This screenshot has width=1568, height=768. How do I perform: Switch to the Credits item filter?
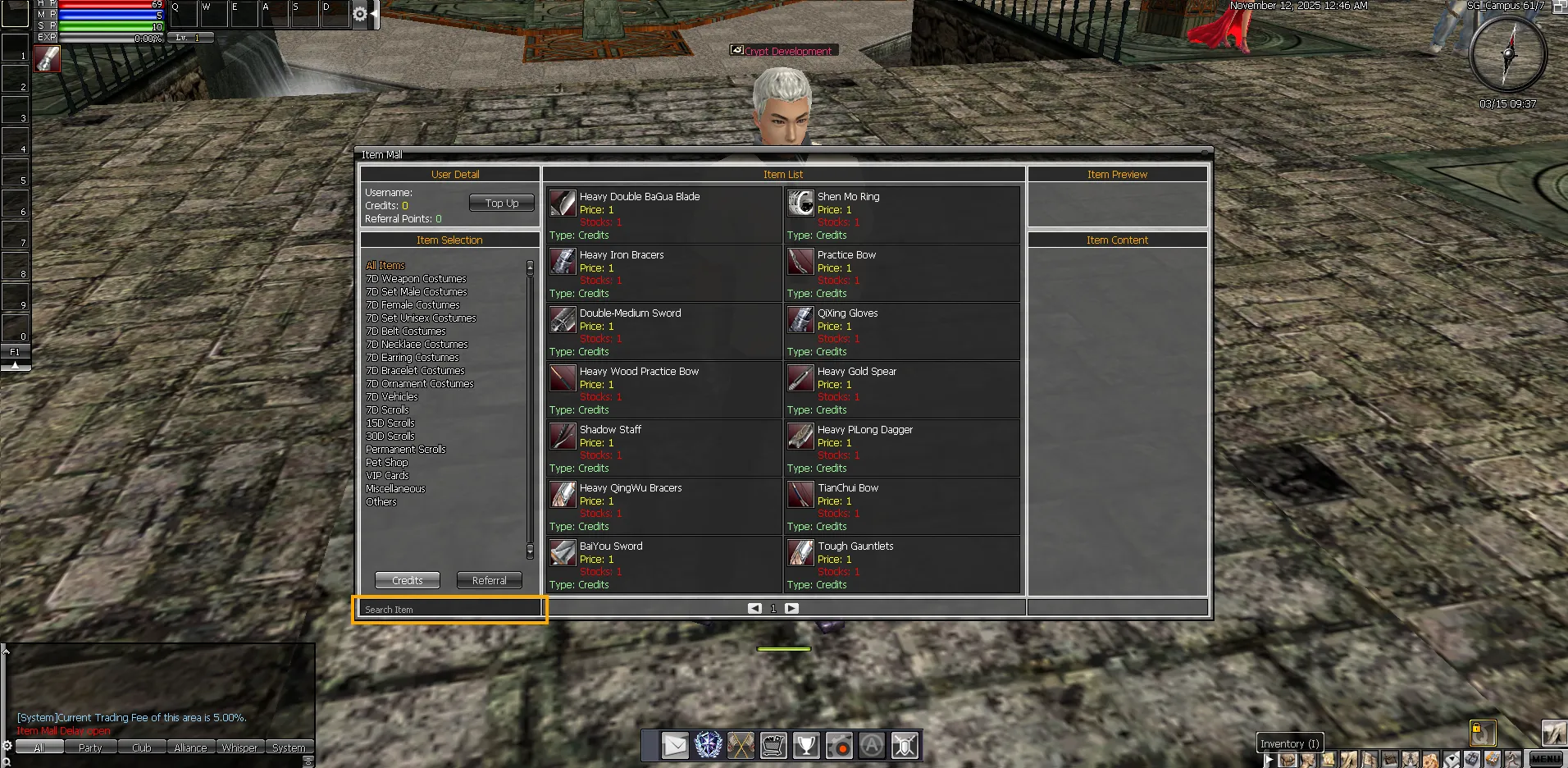click(407, 580)
